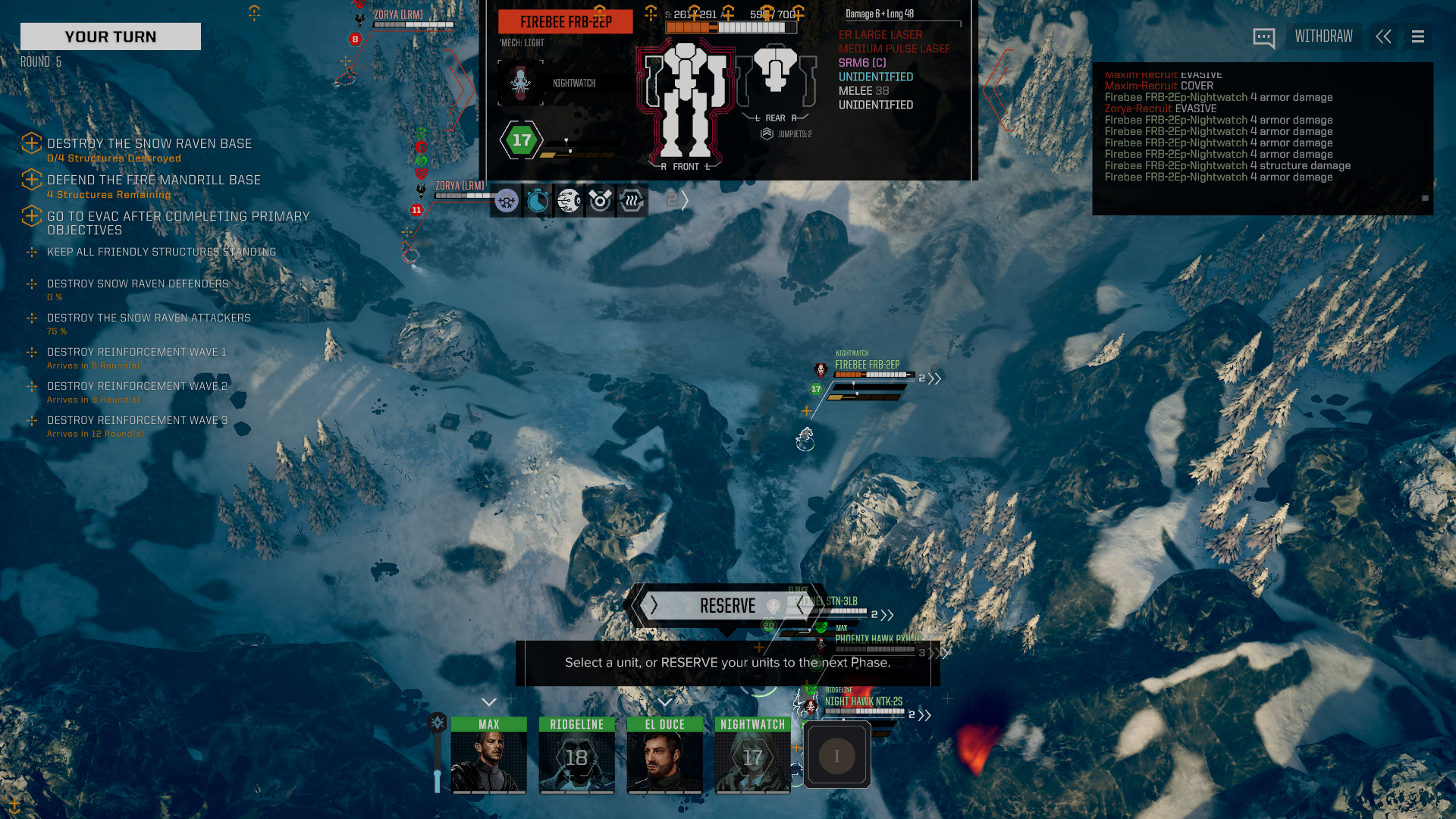
Task: Reserve your units to the next phase
Action: click(x=726, y=606)
